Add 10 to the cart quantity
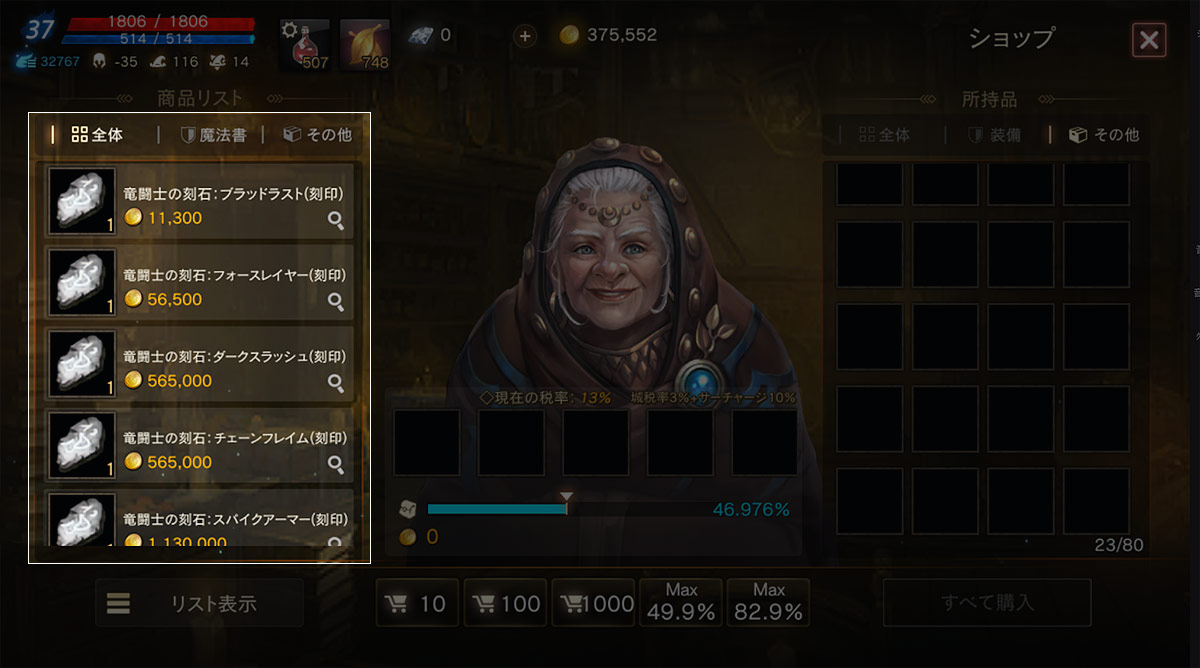This screenshot has width=1200, height=668. (x=417, y=603)
